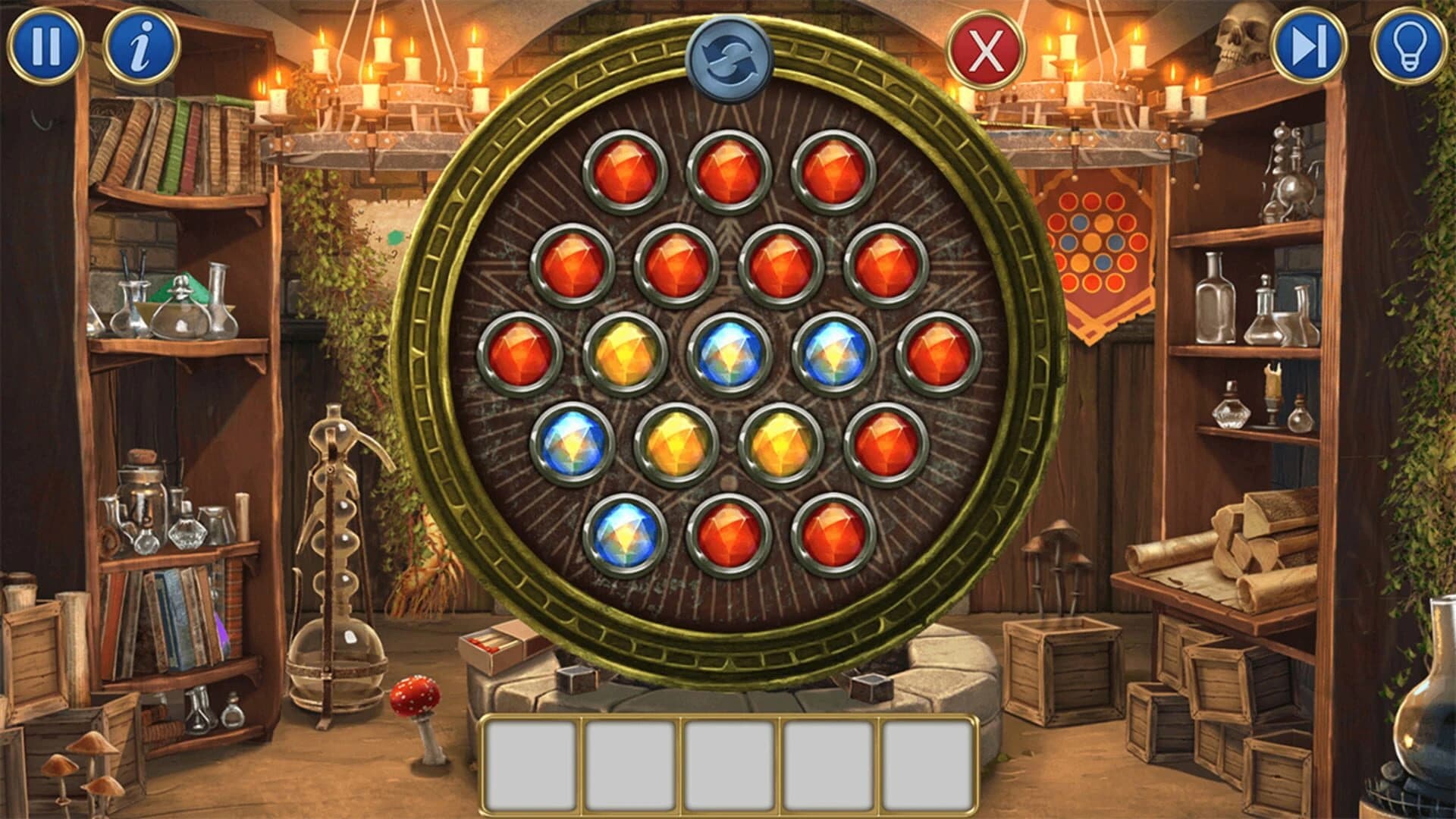Open the info panel
The width and height of the screenshot is (1456, 819).
tap(141, 45)
